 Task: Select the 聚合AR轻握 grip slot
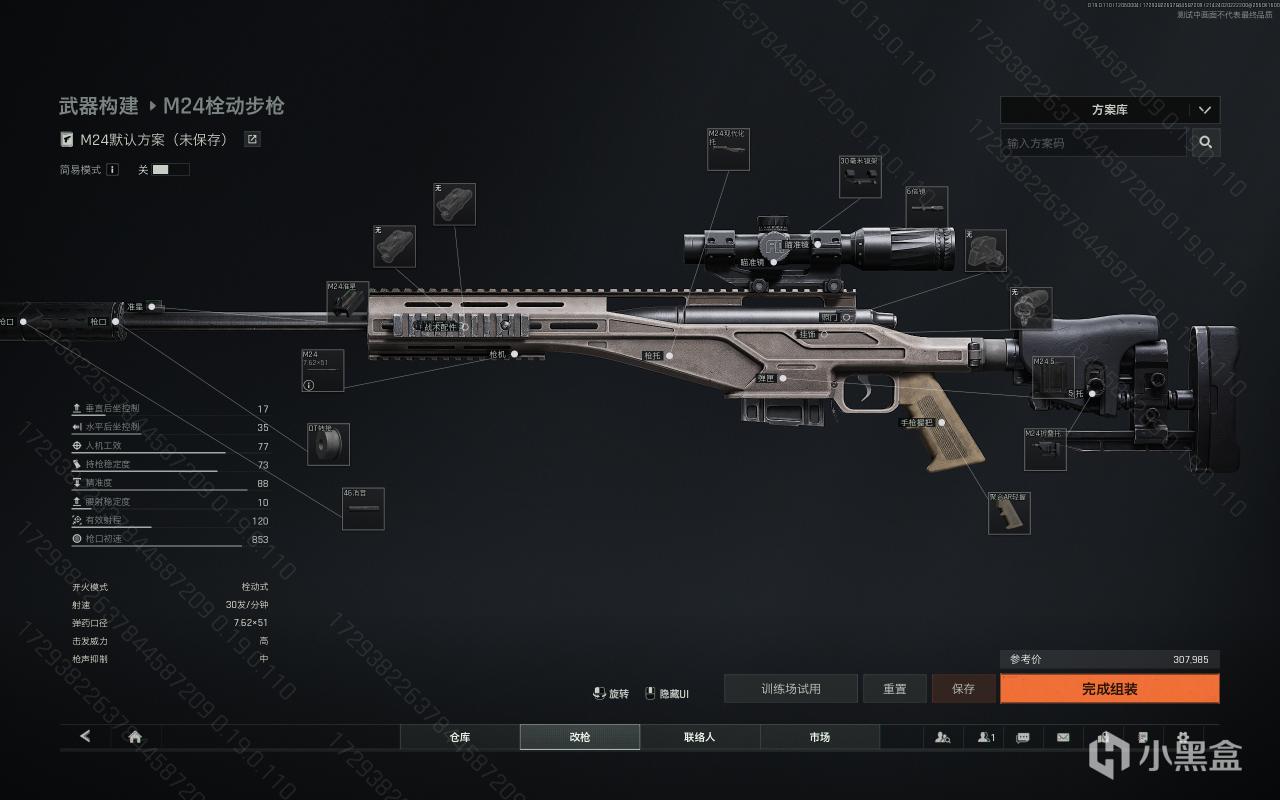[1009, 513]
